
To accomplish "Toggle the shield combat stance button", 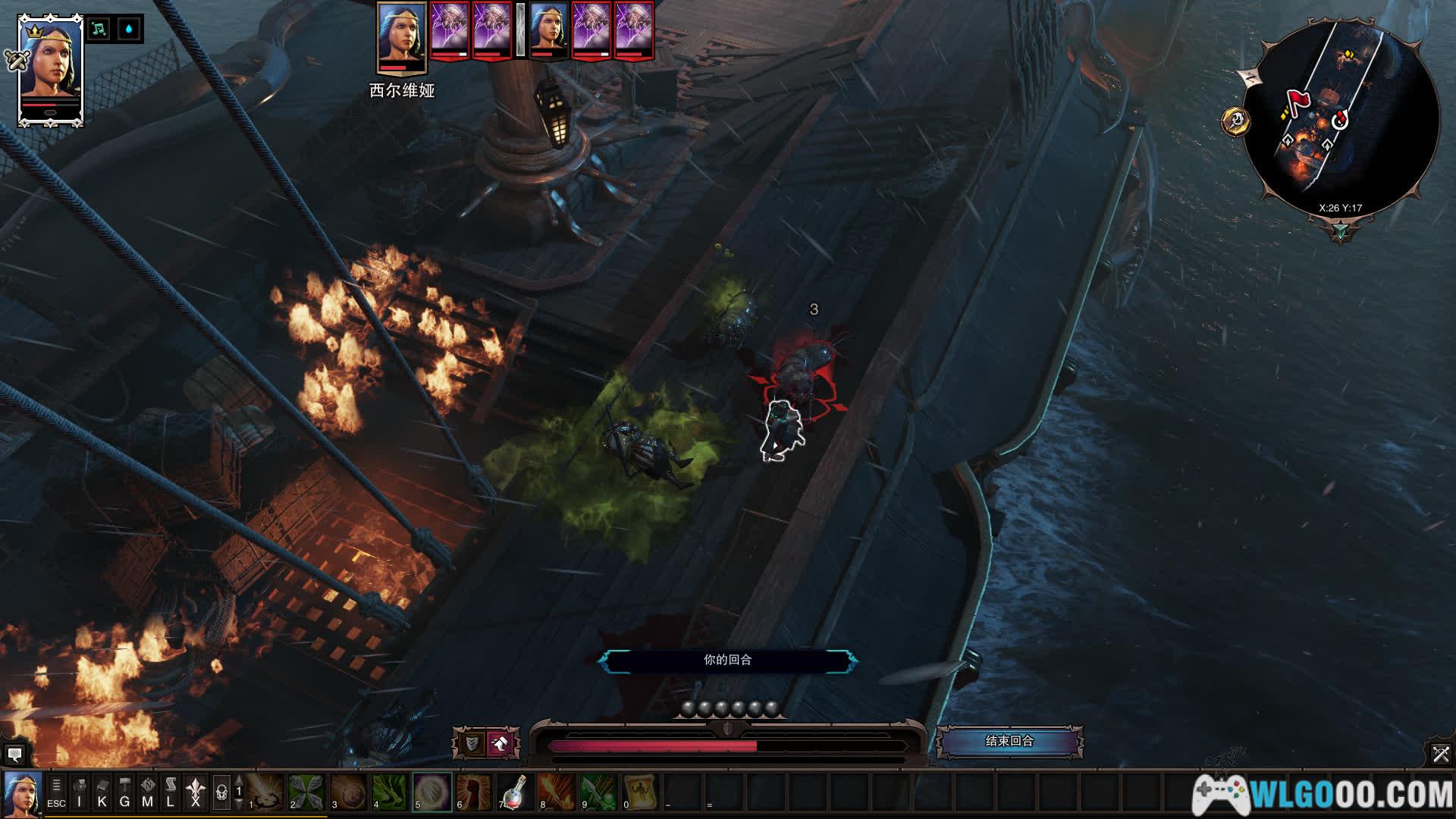I will click(x=472, y=743).
